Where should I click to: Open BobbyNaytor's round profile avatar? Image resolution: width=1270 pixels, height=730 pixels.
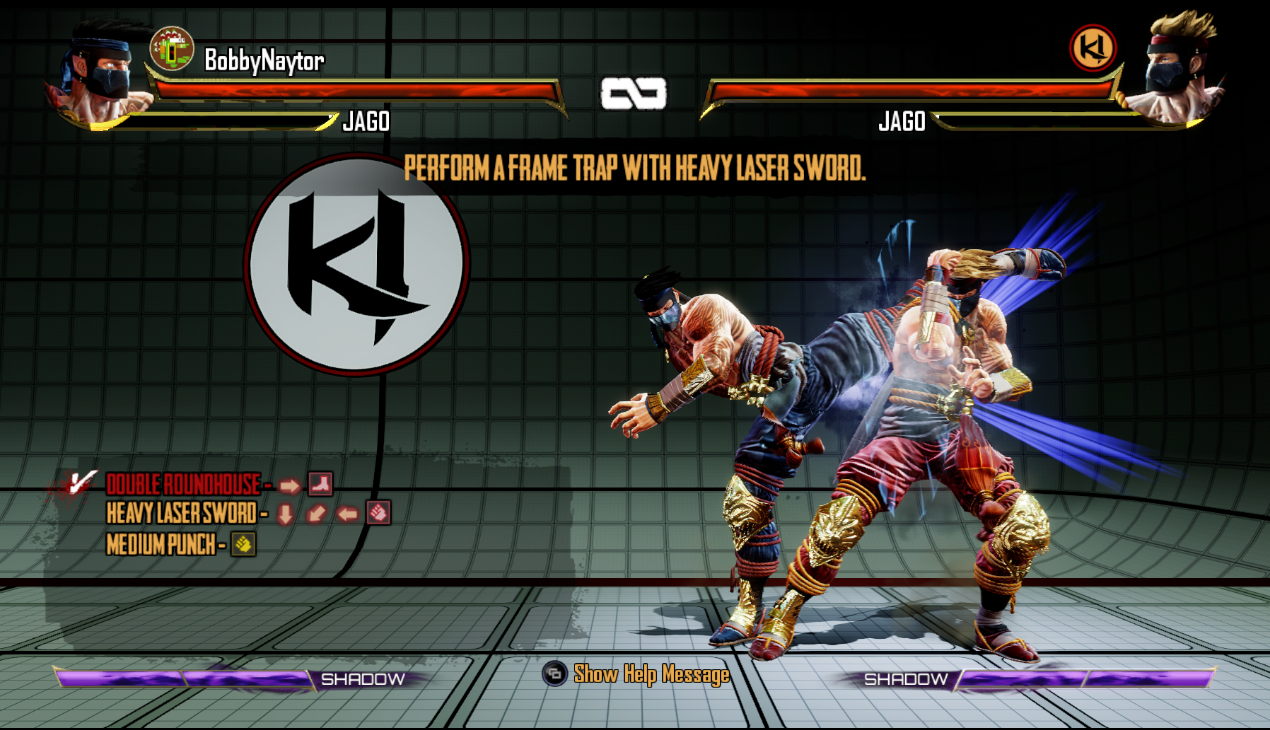[171, 49]
